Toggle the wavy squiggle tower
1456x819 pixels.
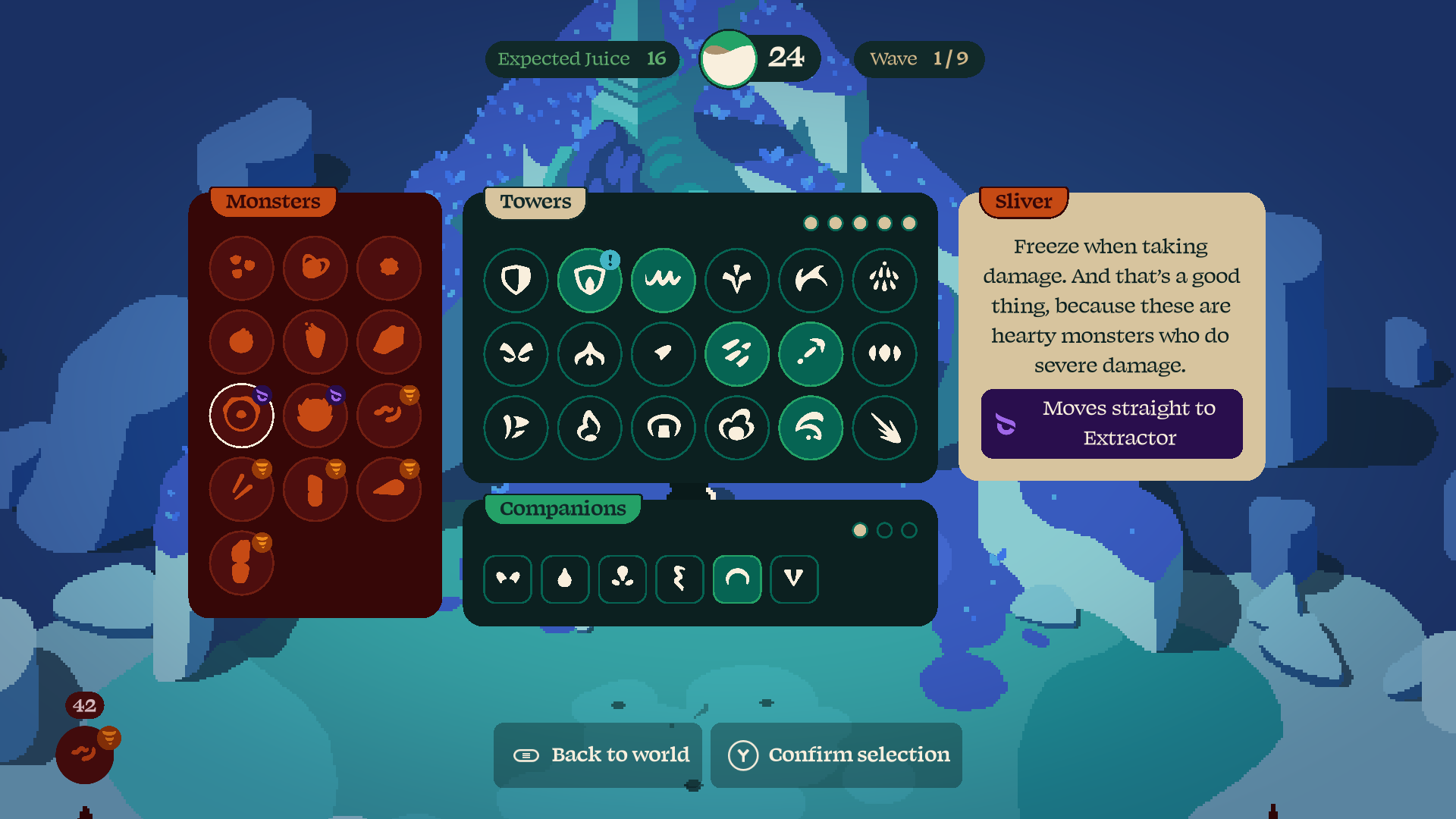pyautogui.click(x=663, y=280)
